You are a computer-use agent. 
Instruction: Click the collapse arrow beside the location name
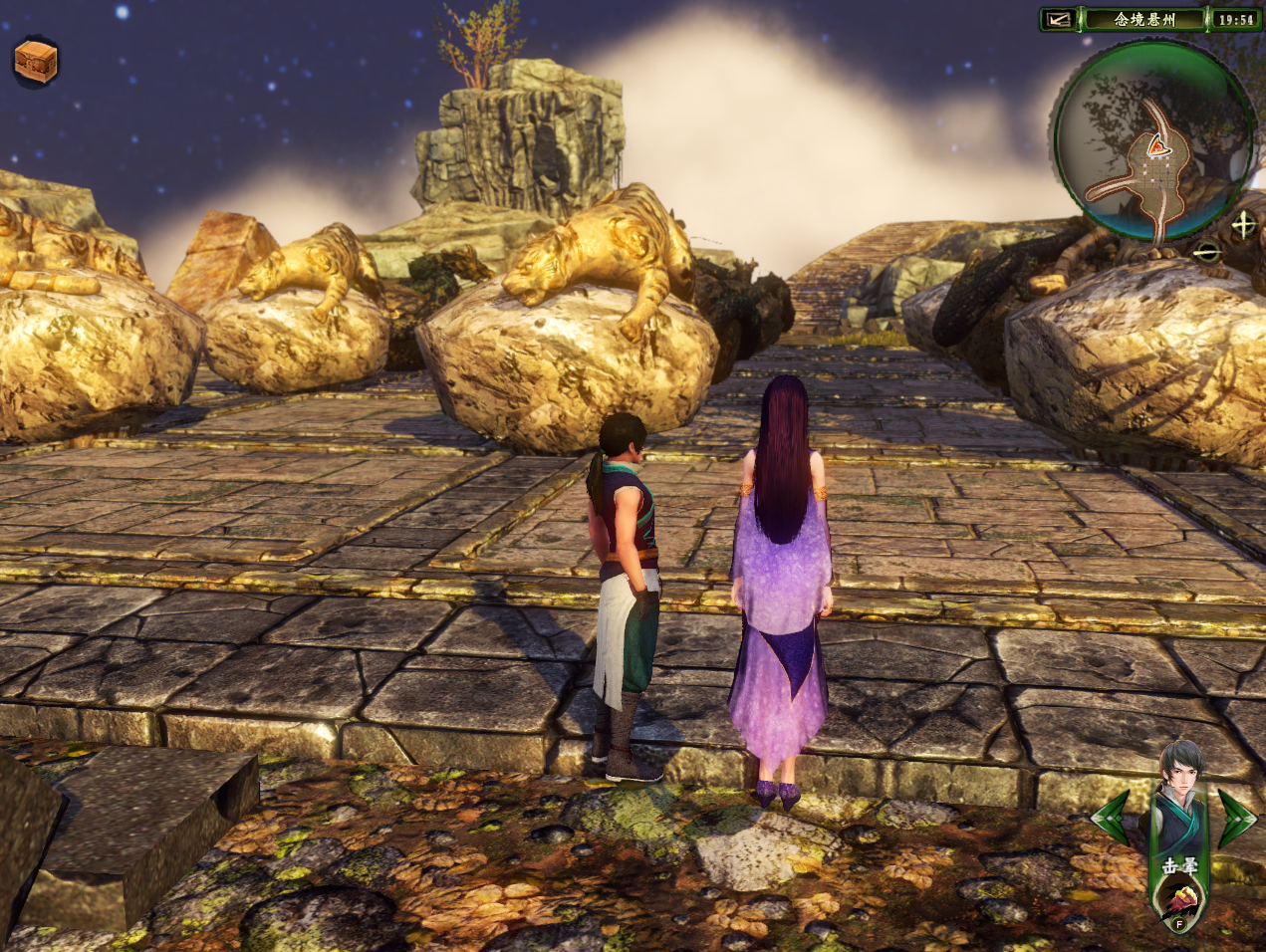1059,19
